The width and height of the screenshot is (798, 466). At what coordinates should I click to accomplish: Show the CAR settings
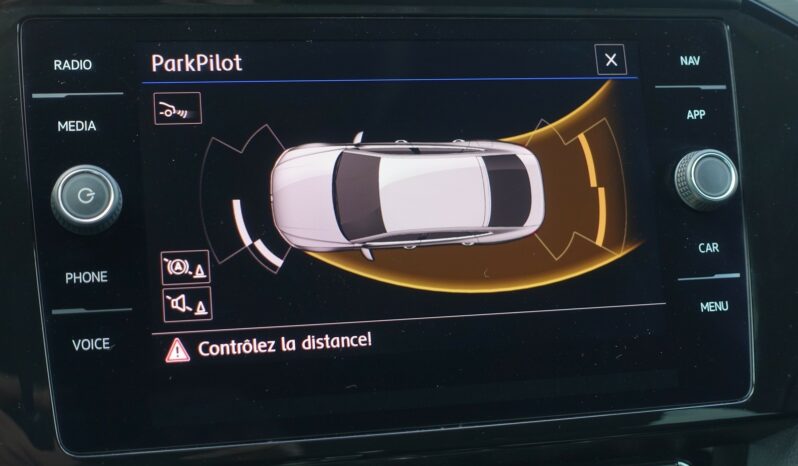click(709, 247)
